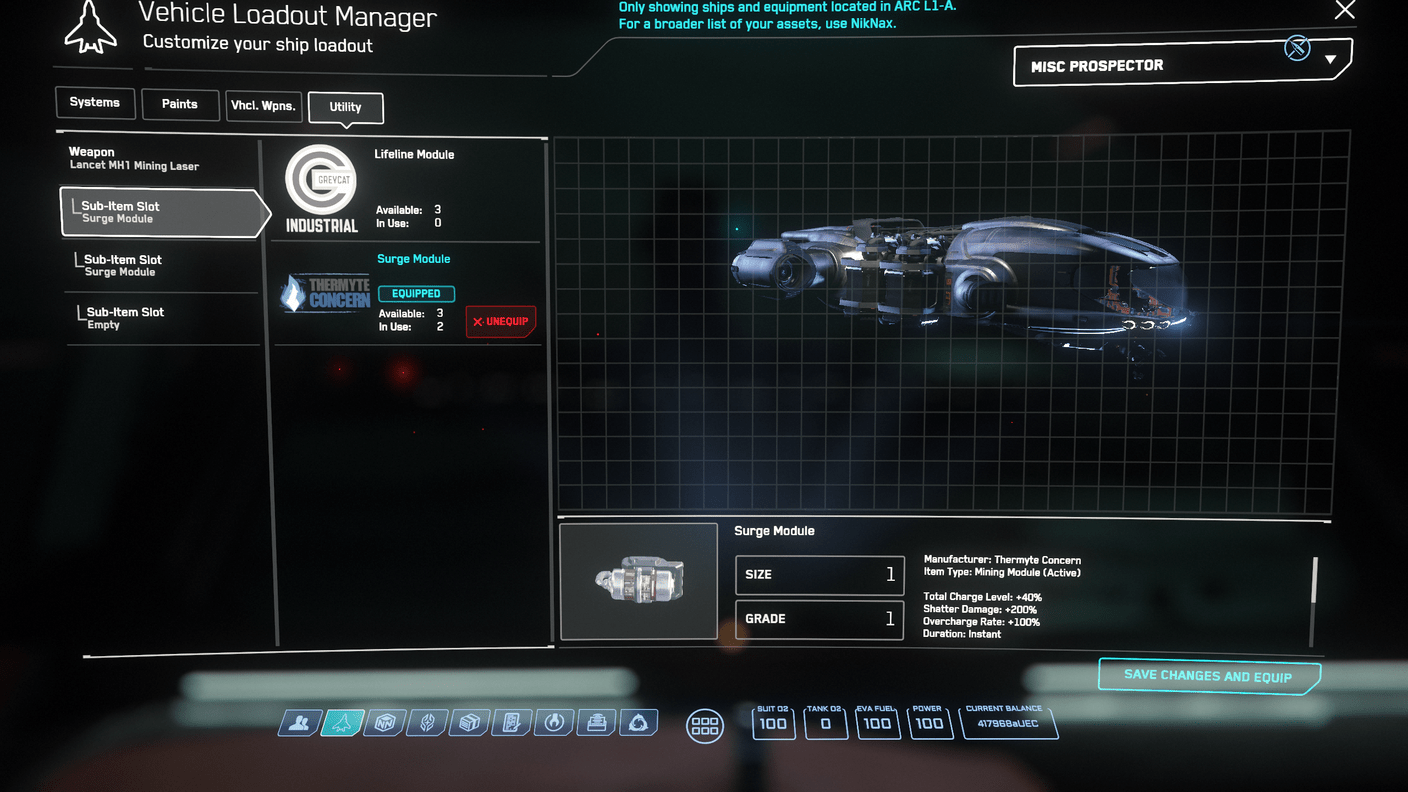Open the app grid launcher icon
Image resolution: width=1408 pixels, height=792 pixels.
[705, 726]
